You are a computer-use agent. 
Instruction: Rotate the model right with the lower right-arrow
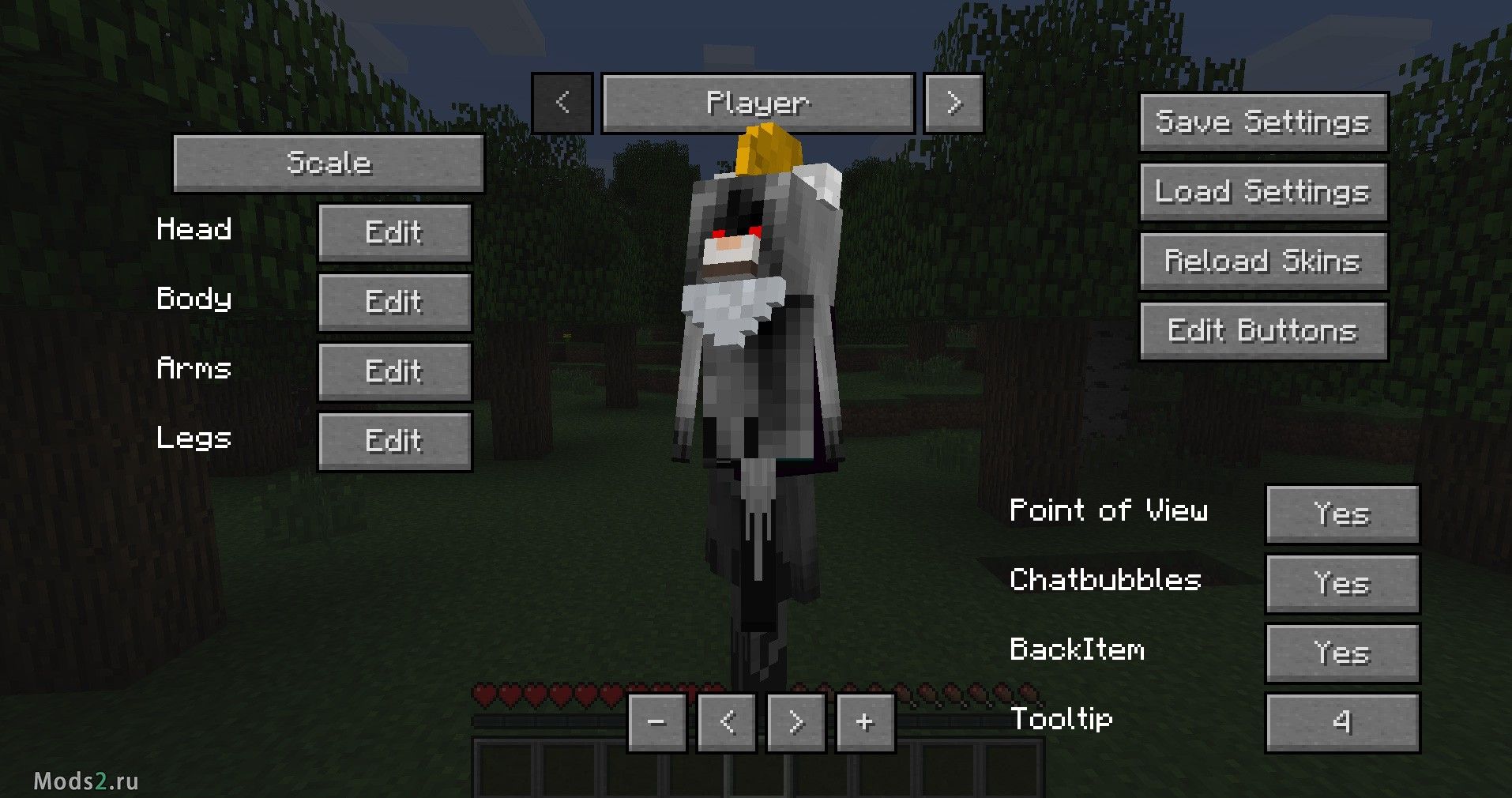coord(795,721)
